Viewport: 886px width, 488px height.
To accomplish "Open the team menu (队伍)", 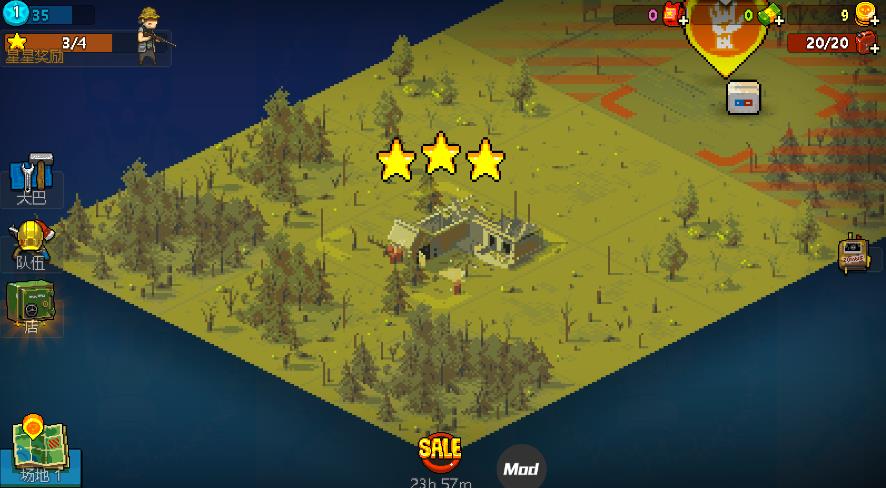I will 31,245.
